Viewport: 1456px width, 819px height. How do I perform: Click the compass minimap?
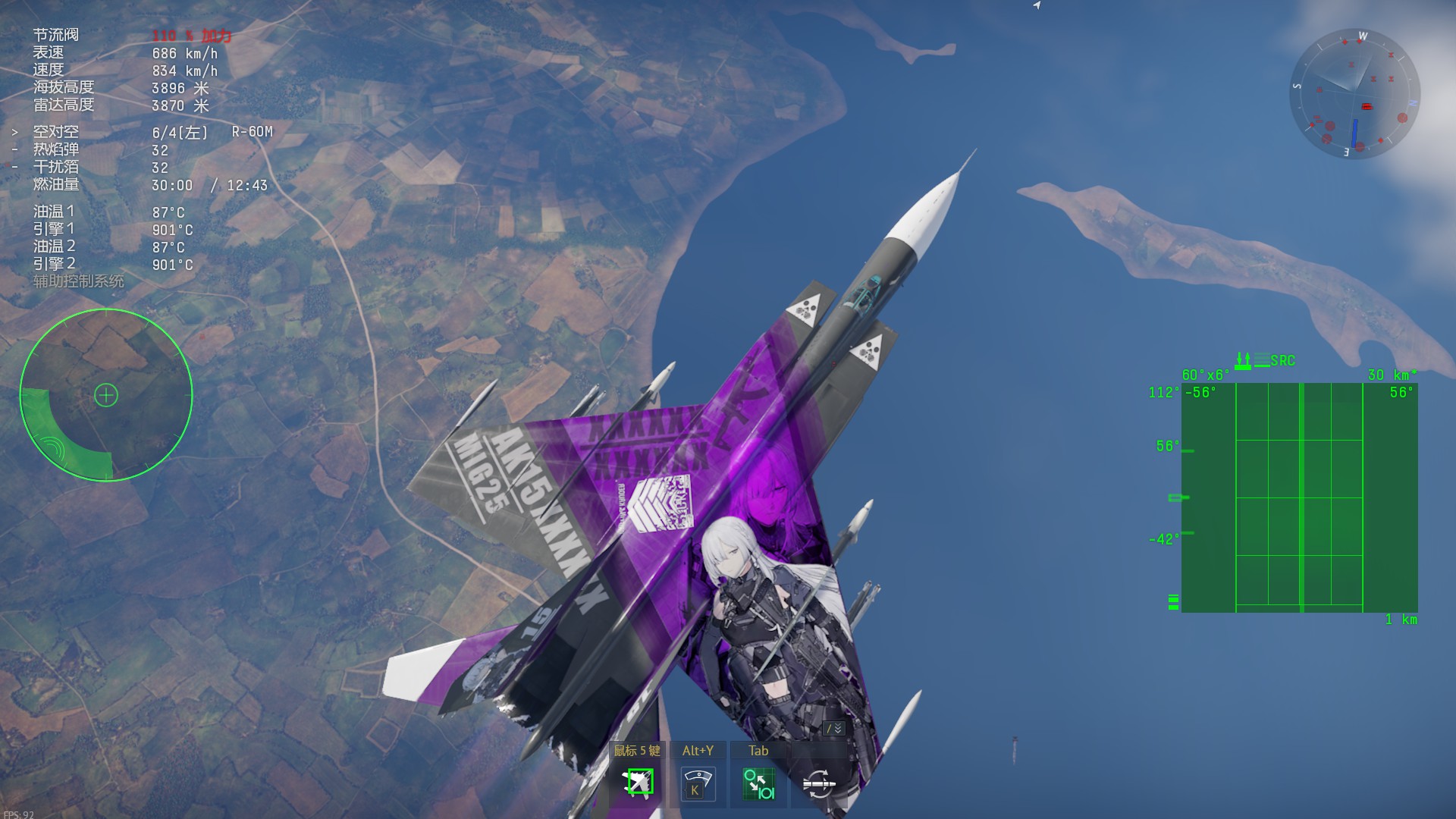click(x=1354, y=94)
